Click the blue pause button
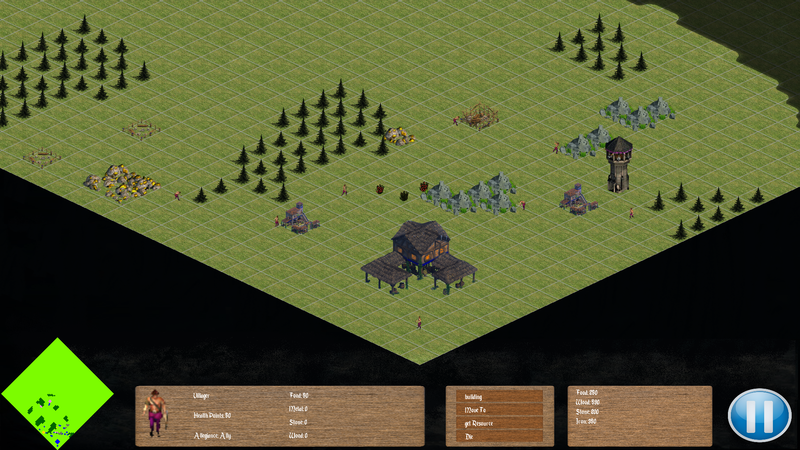The width and height of the screenshot is (800, 450). point(759,415)
